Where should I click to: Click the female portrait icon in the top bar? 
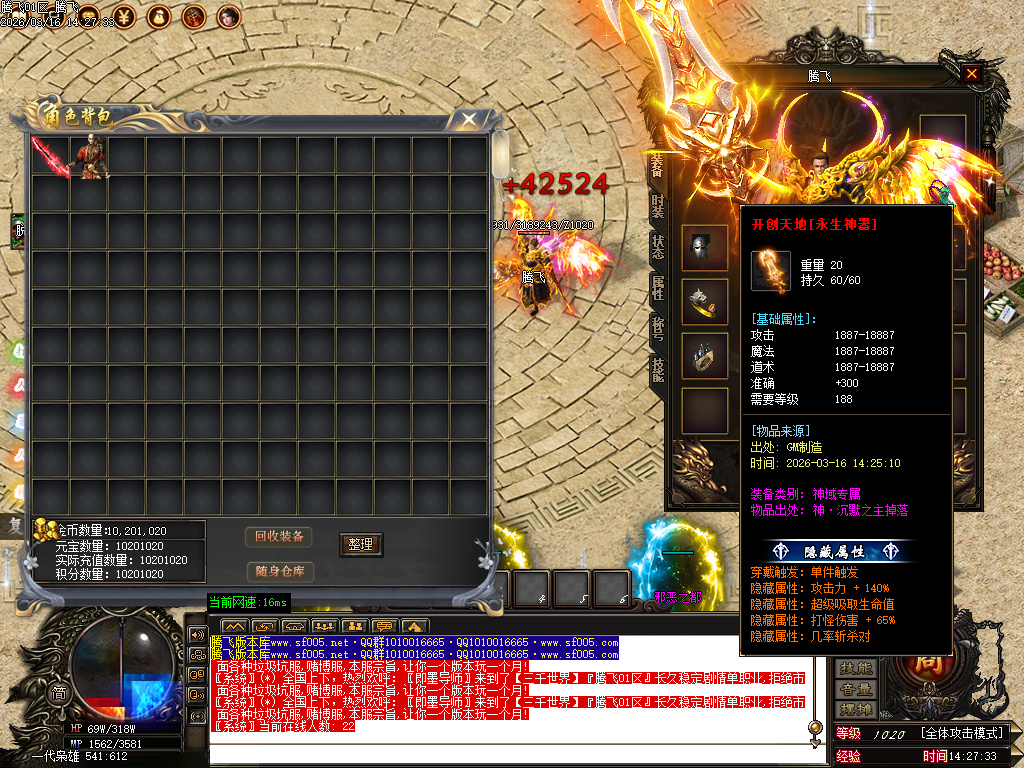coord(229,15)
